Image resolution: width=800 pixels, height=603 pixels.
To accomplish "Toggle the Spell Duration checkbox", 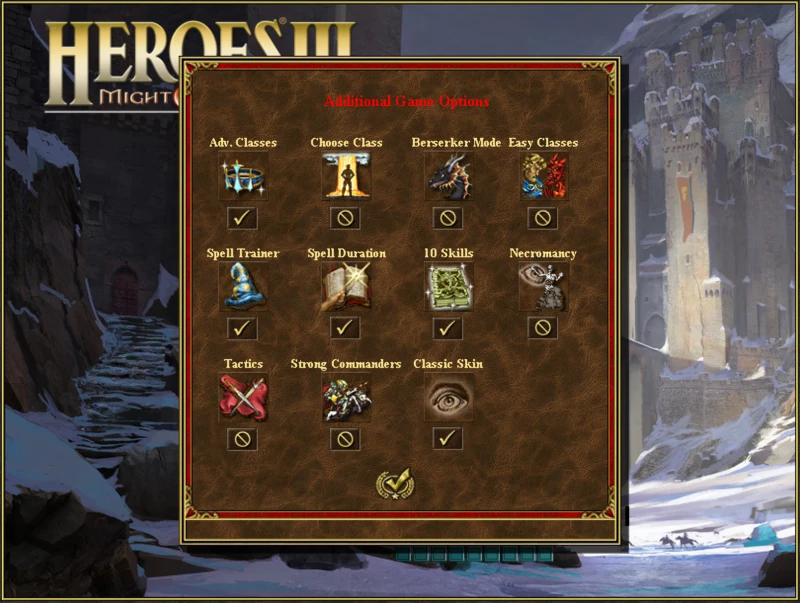I will coord(345,328).
